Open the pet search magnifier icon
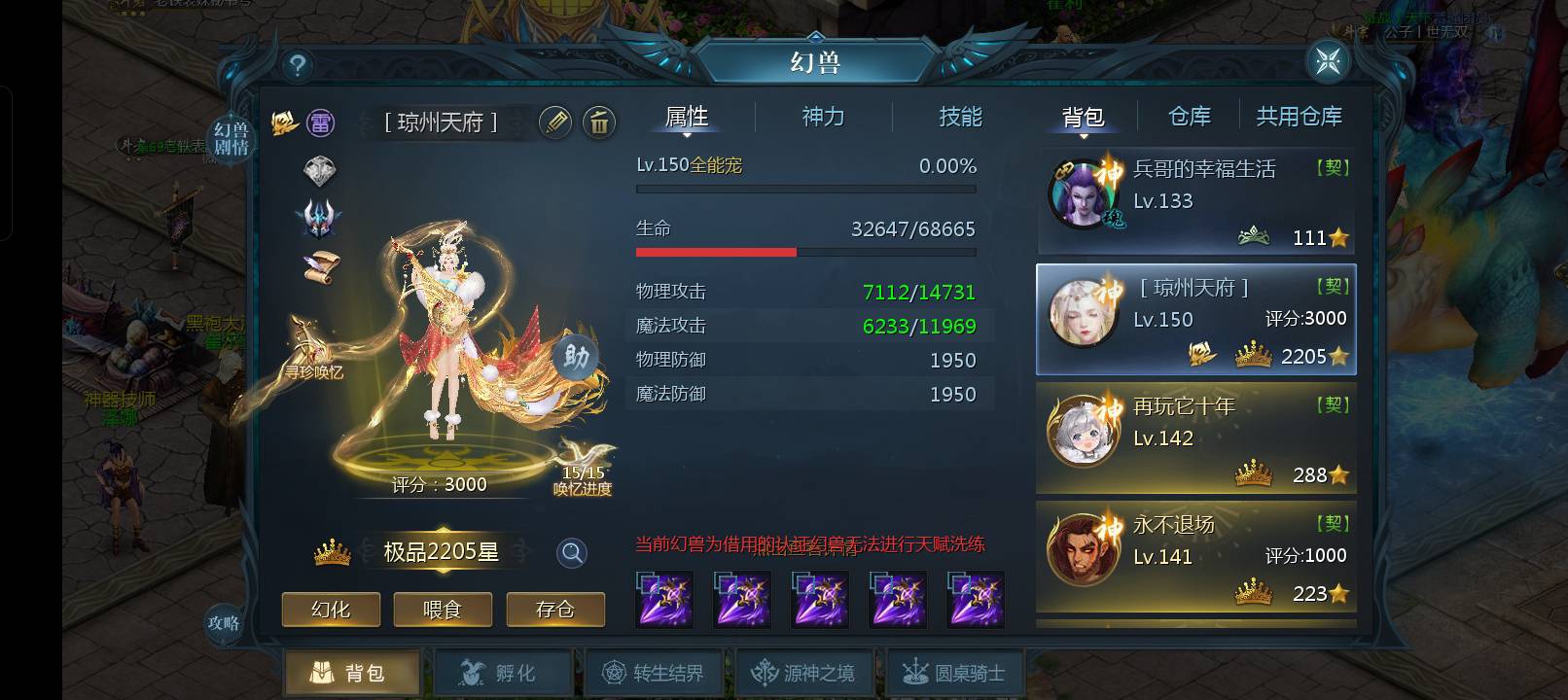 [x=572, y=551]
